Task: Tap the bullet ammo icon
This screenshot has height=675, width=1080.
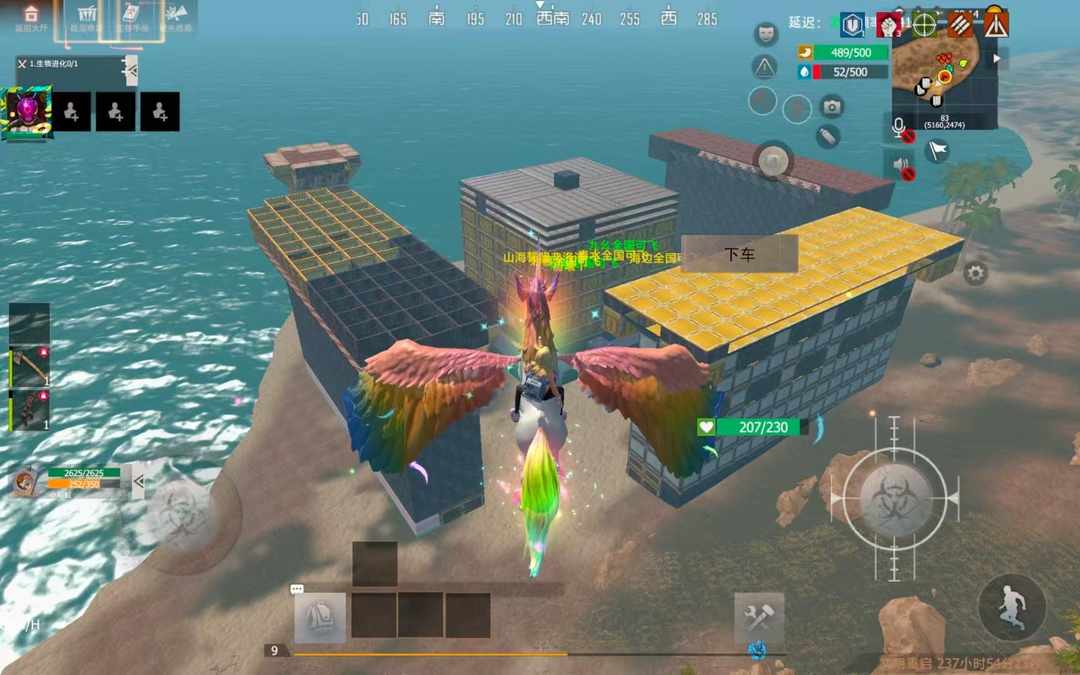Action: (x=828, y=137)
